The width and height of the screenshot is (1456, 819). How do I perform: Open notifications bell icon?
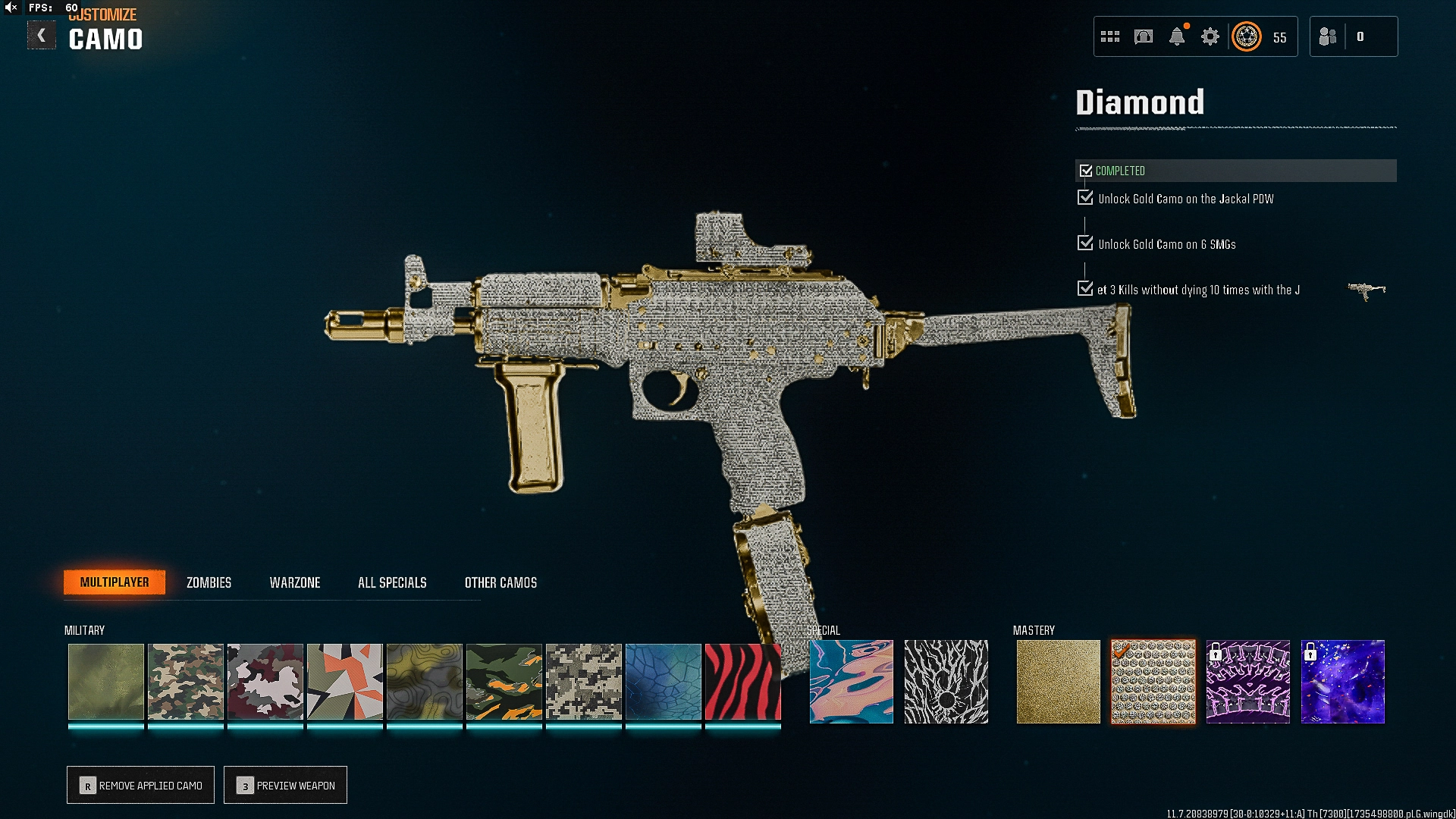pos(1176,36)
